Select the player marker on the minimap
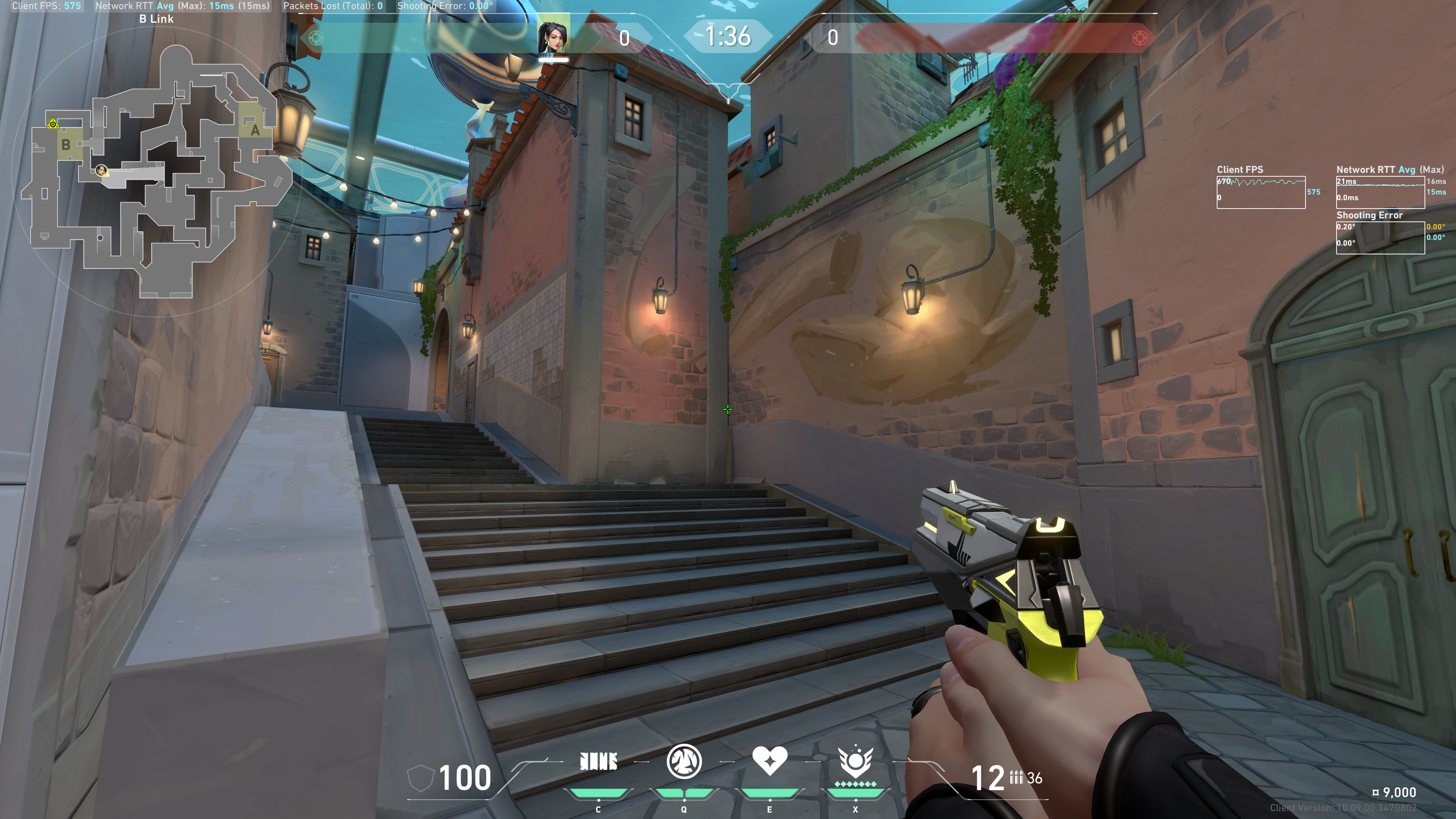This screenshot has height=819, width=1456. pyautogui.click(x=101, y=169)
